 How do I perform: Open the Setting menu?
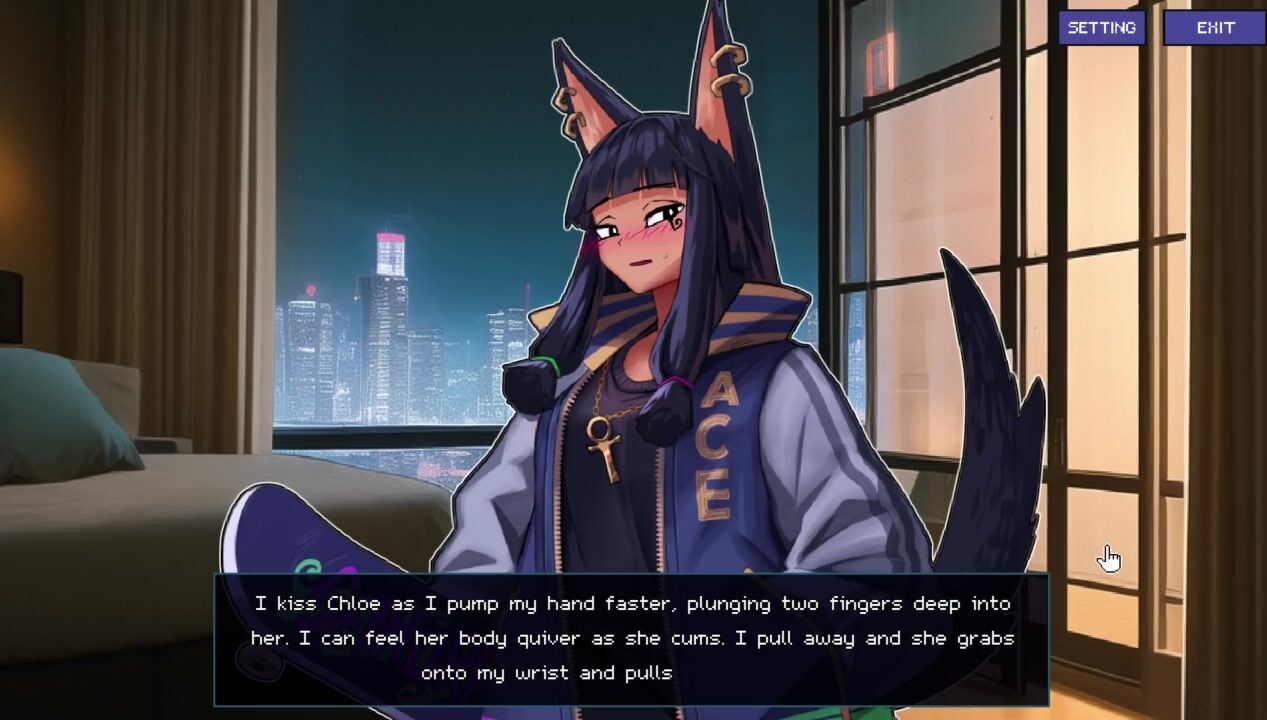pos(1101,28)
